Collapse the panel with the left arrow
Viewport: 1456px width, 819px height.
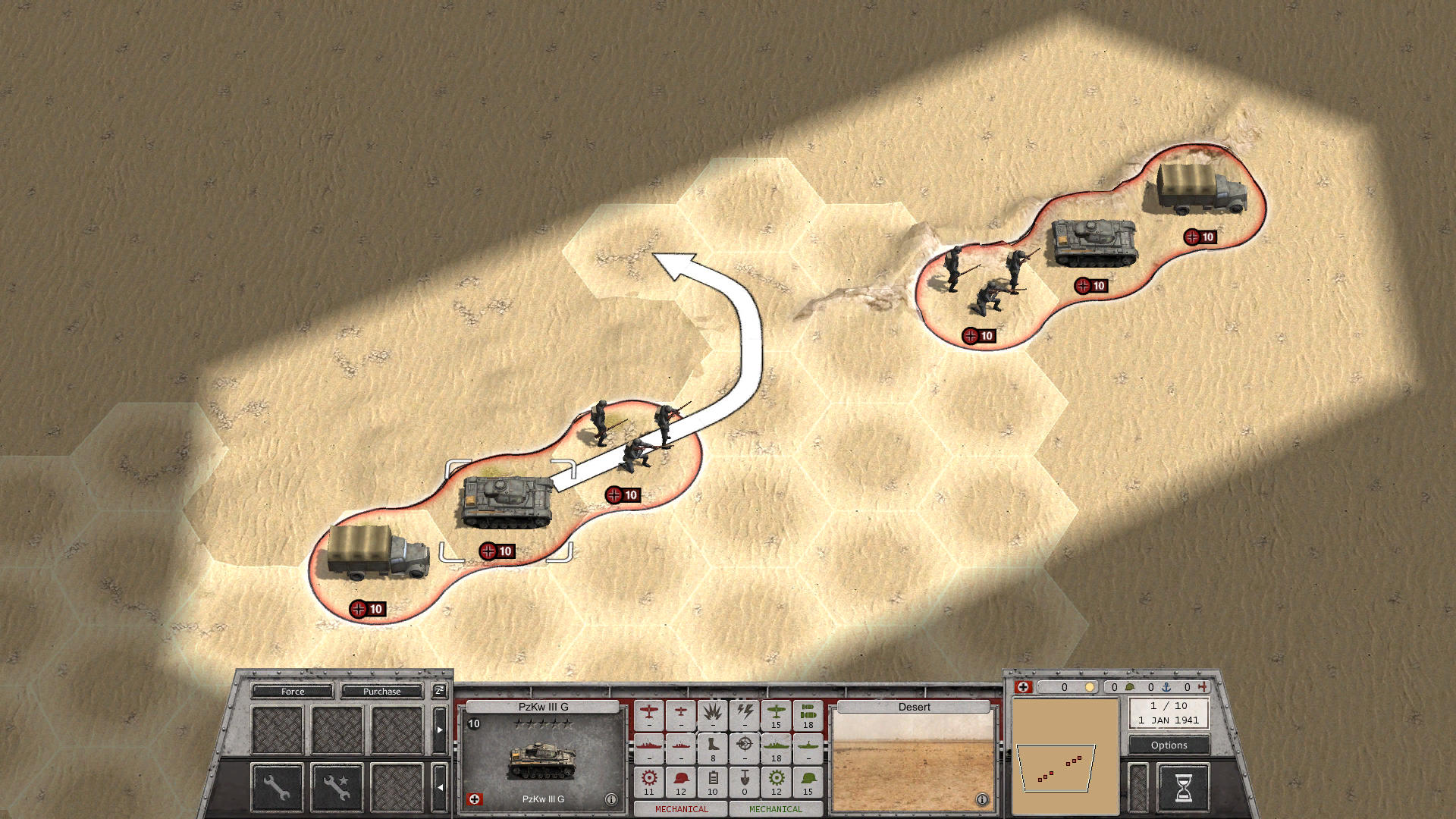440,787
